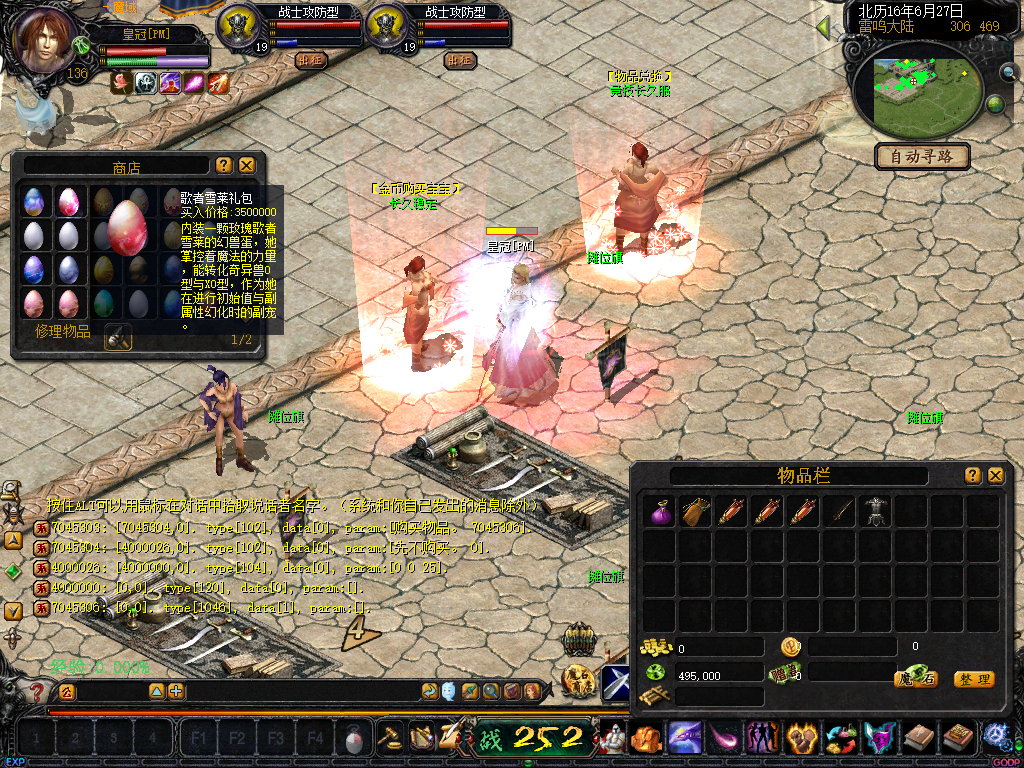Open the 魔石 magic stone button
The height and width of the screenshot is (768, 1024).
[915, 679]
